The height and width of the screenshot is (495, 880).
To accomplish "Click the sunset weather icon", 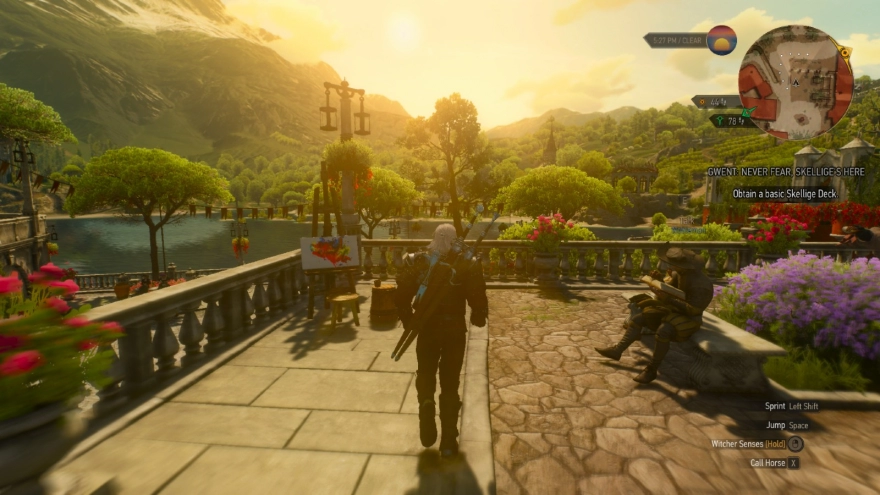I will pos(721,40).
